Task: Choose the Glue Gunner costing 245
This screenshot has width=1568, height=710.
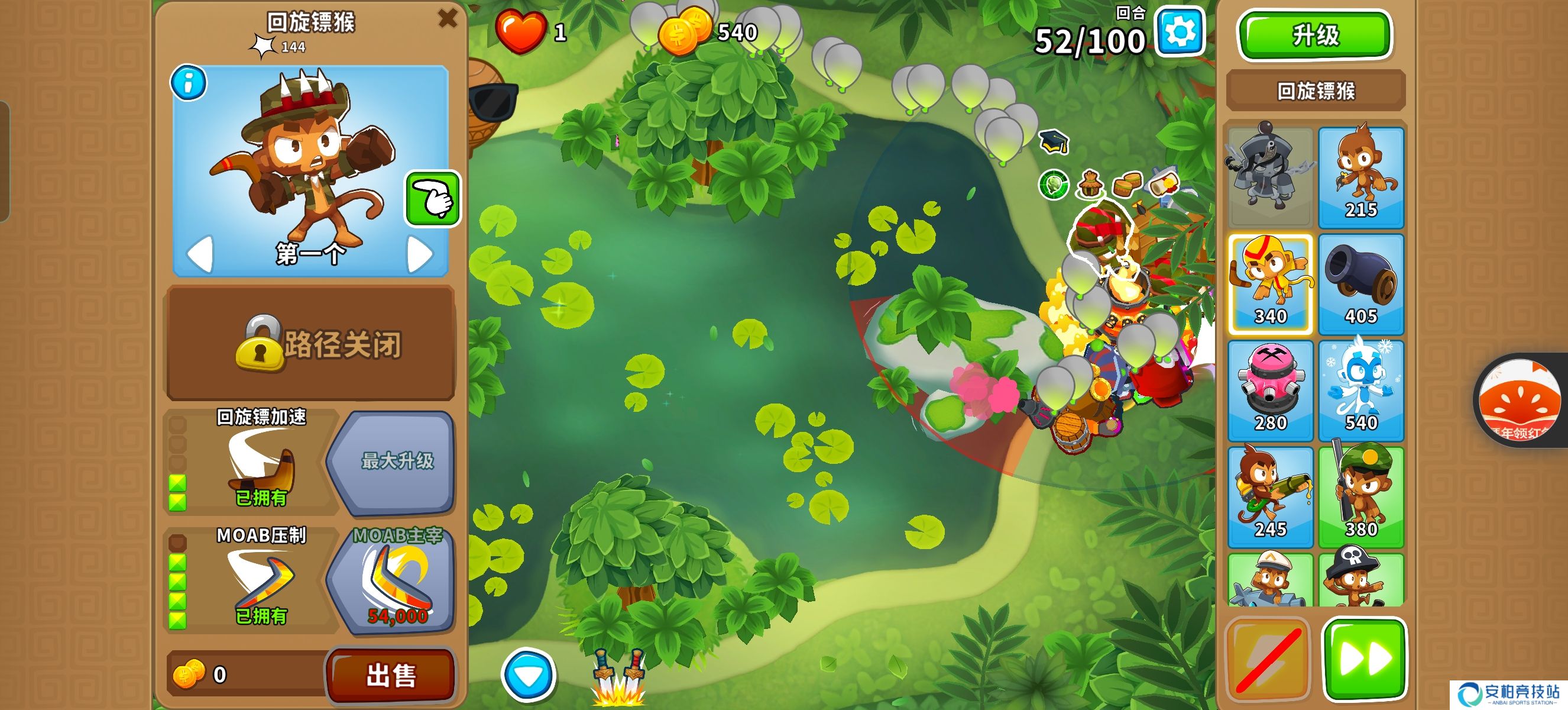Action: coord(1271,497)
